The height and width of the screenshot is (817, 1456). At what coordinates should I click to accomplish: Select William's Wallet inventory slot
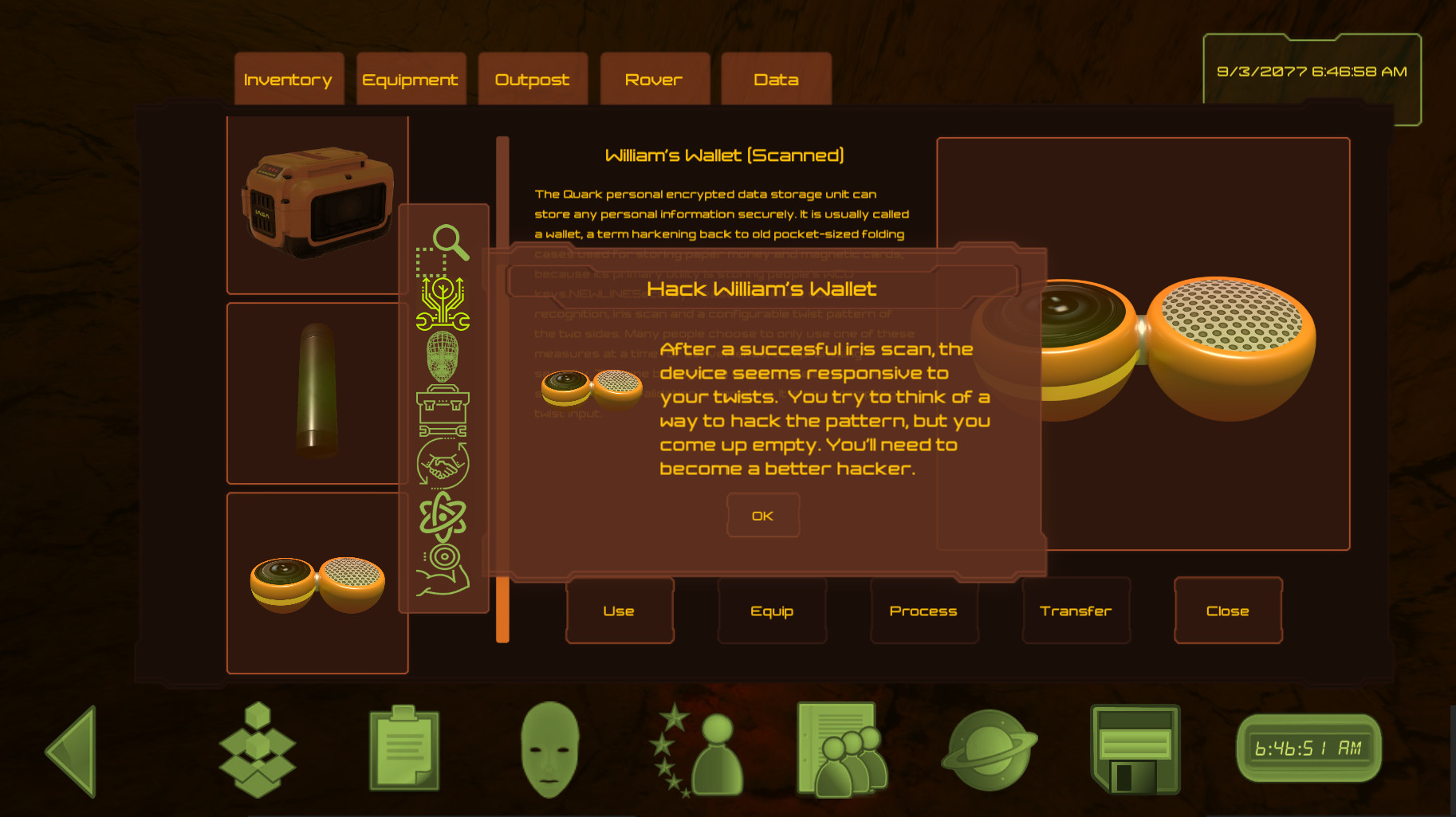[x=317, y=583]
